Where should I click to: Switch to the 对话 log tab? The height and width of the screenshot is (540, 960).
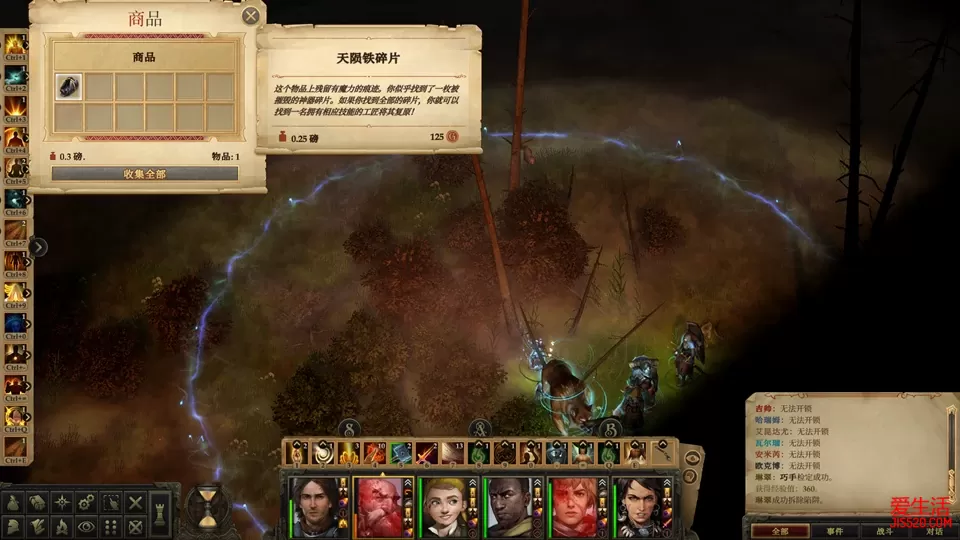point(933,531)
